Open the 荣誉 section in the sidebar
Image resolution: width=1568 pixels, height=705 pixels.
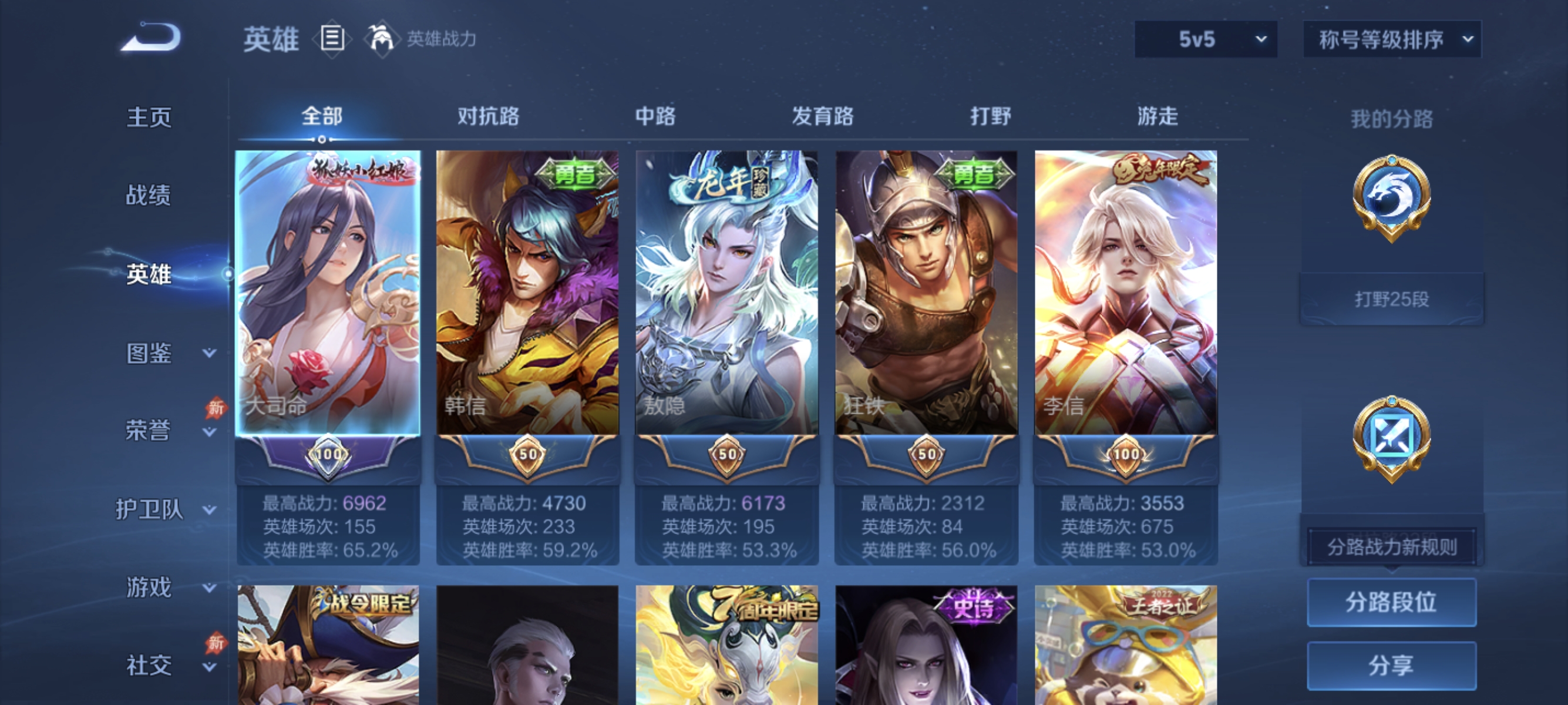148,430
